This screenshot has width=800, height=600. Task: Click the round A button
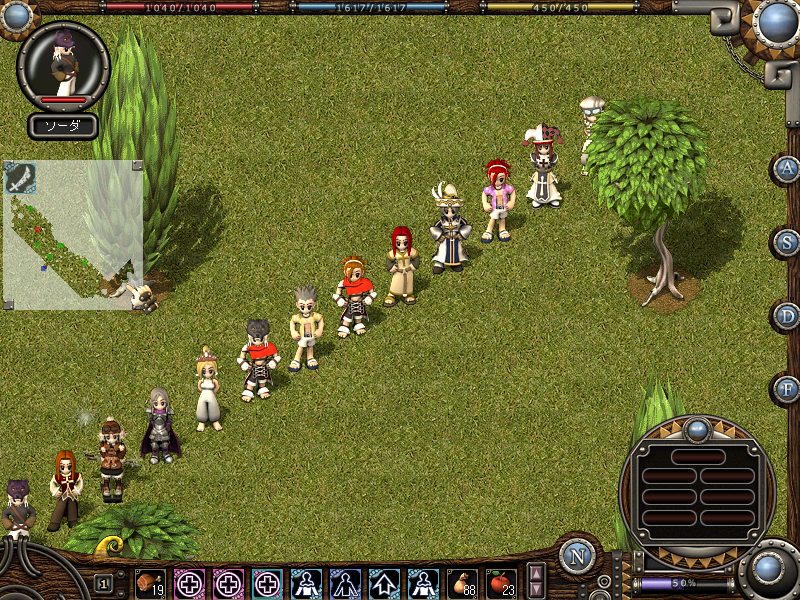click(788, 168)
